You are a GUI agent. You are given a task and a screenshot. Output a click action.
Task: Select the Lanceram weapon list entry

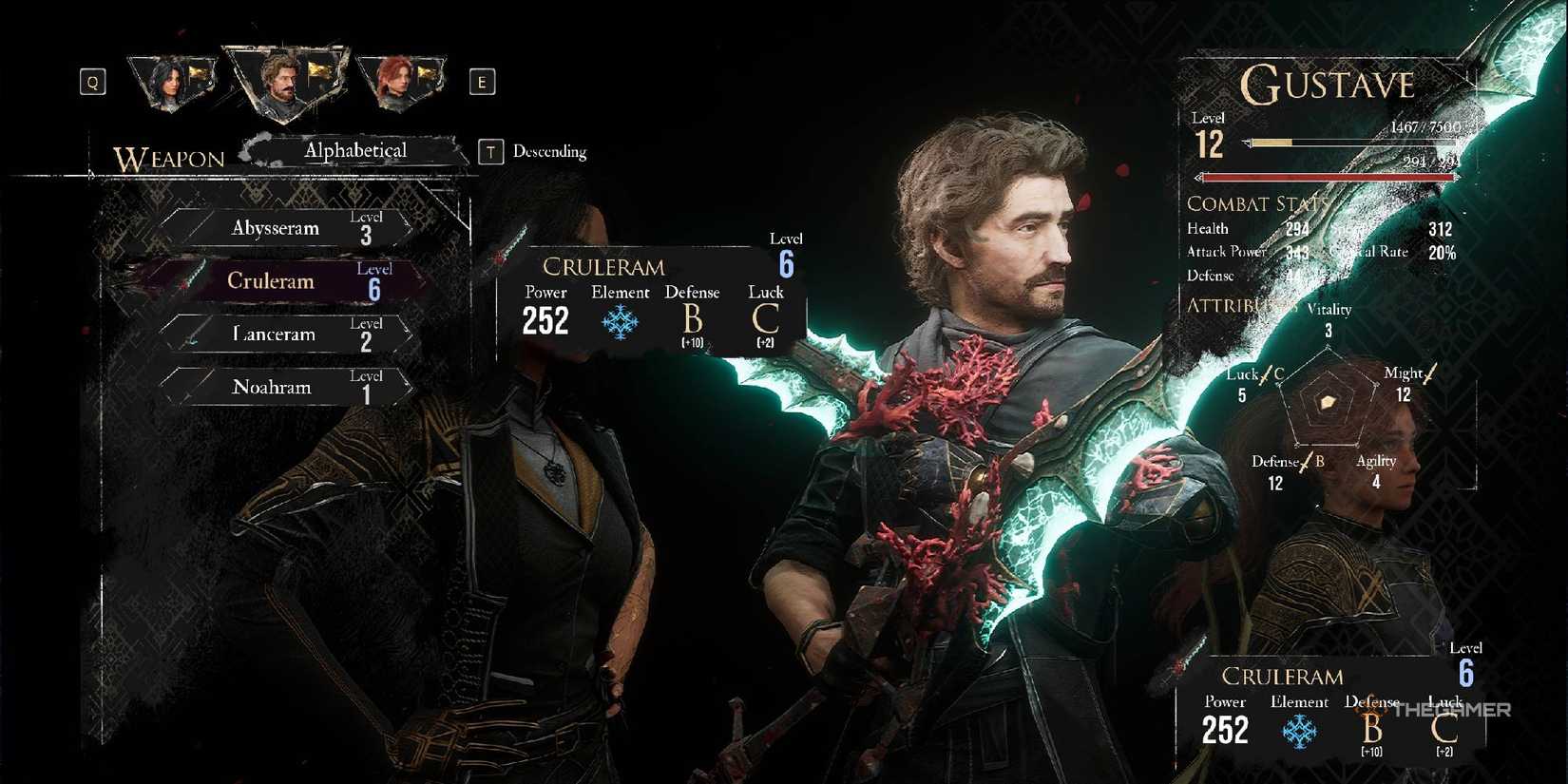(x=274, y=334)
